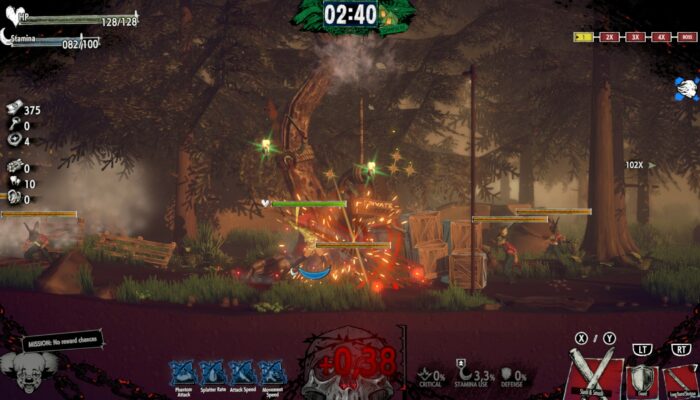Select the 4X multiplier stage box
The height and width of the screenshot is (400, 700).
[660, 37]
